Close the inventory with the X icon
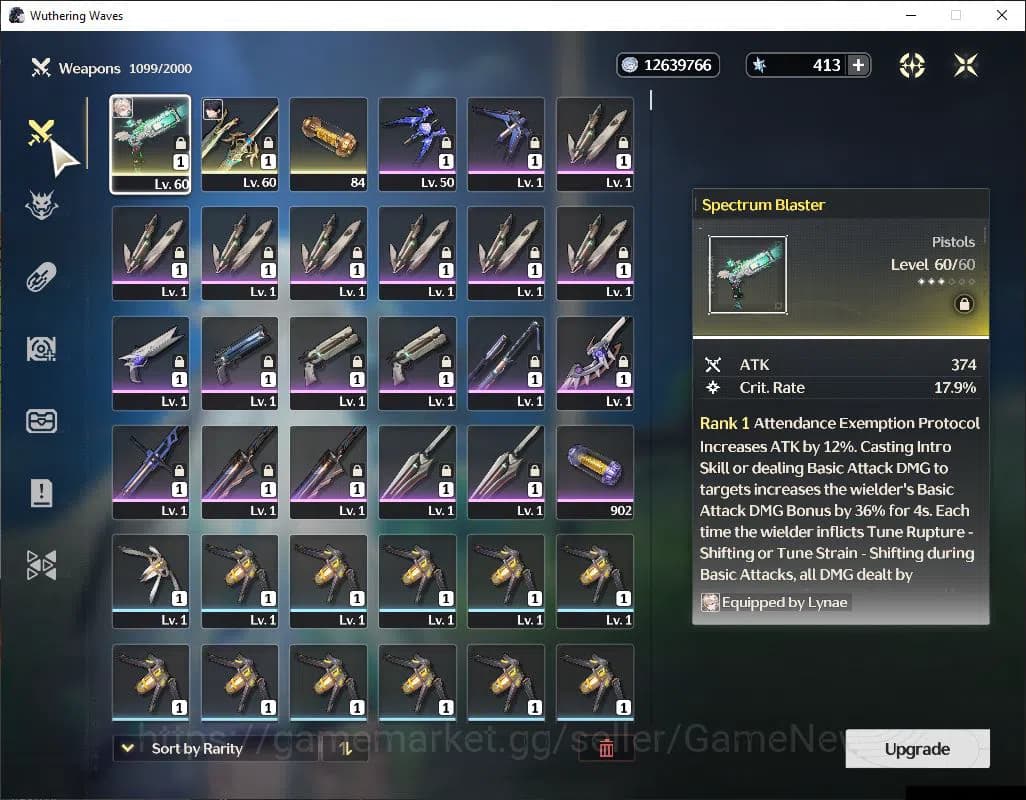 pos(966,65)
